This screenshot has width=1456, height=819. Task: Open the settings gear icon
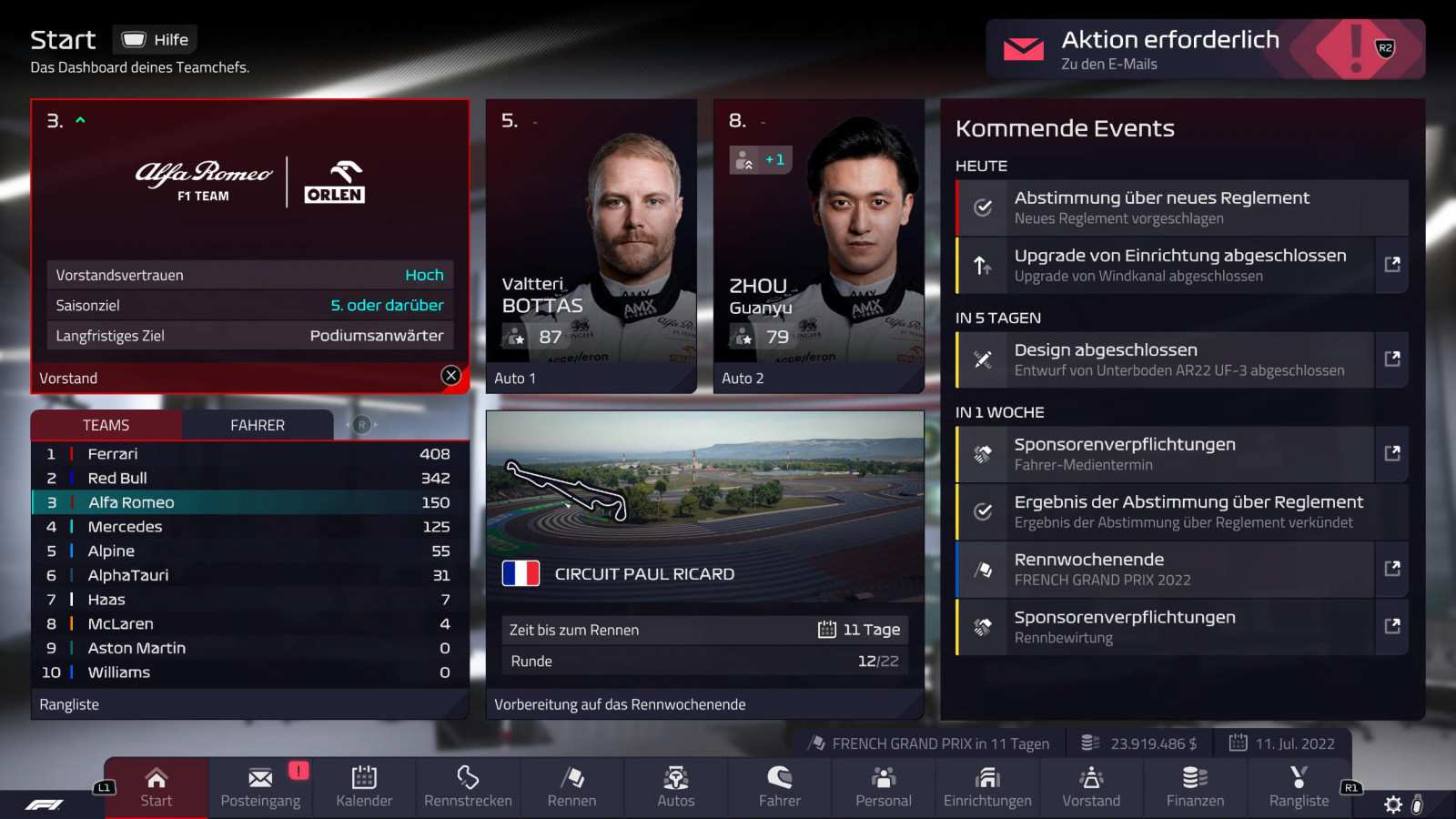(1393, 804)
